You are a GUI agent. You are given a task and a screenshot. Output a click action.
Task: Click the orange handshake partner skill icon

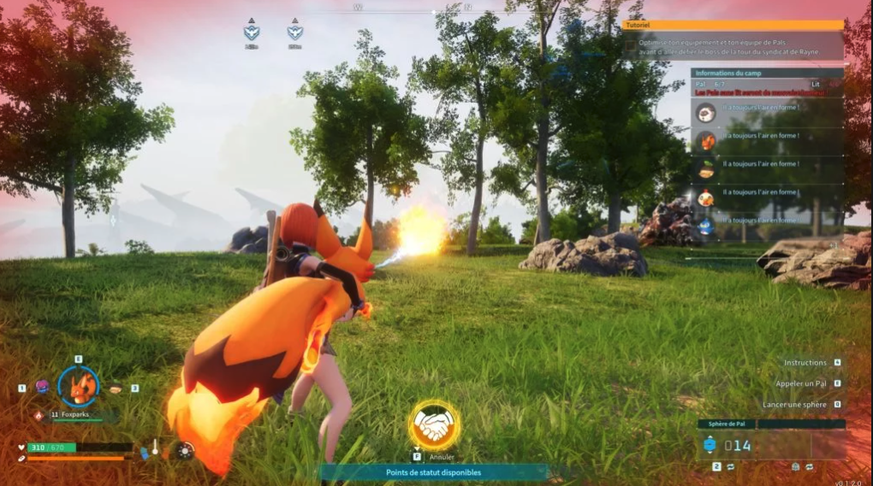pyautogui.click(x=433, y=426)
